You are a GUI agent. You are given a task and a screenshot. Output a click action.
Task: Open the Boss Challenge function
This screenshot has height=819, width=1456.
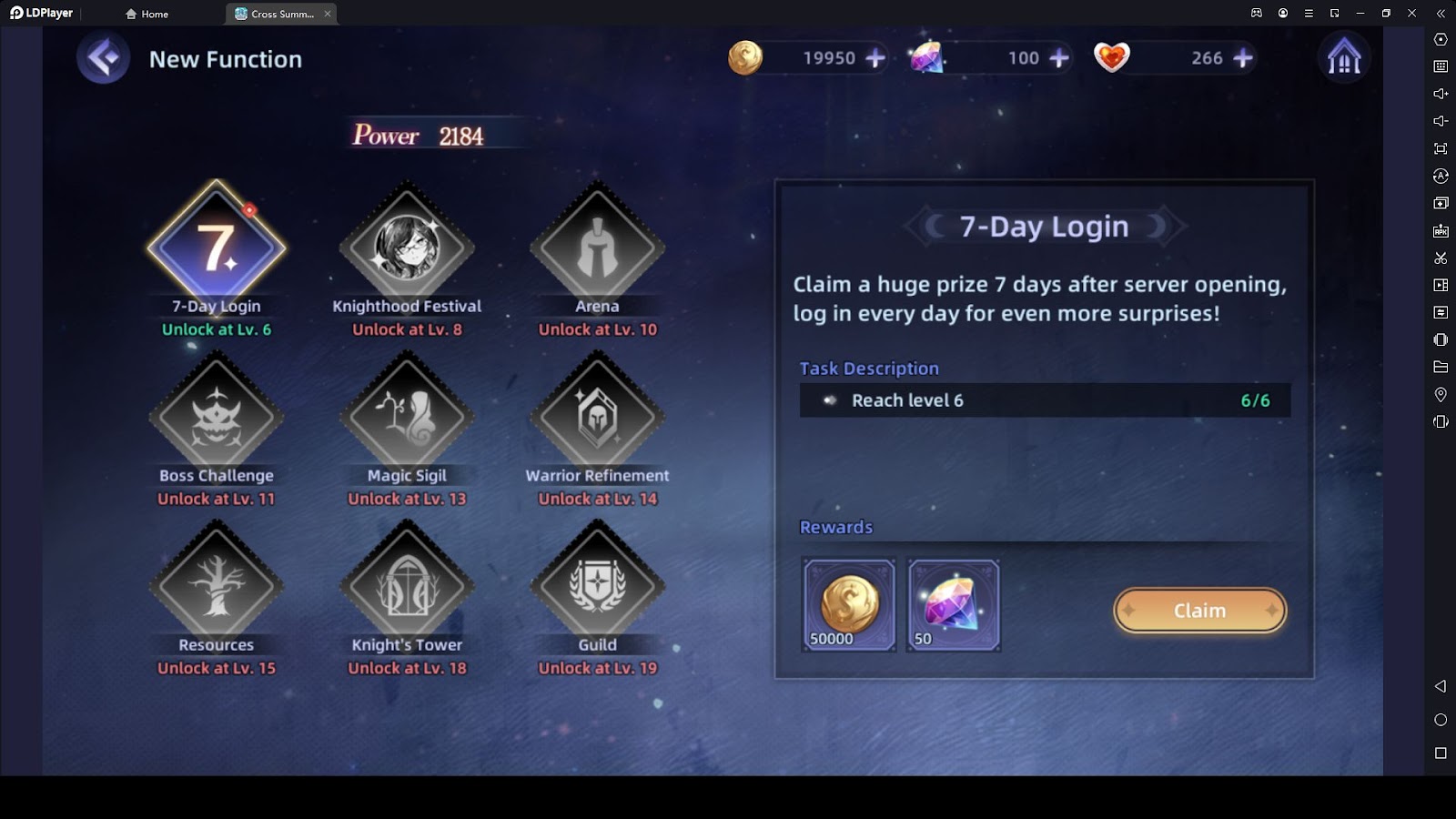pyautogui.click(x=217, y=417)
